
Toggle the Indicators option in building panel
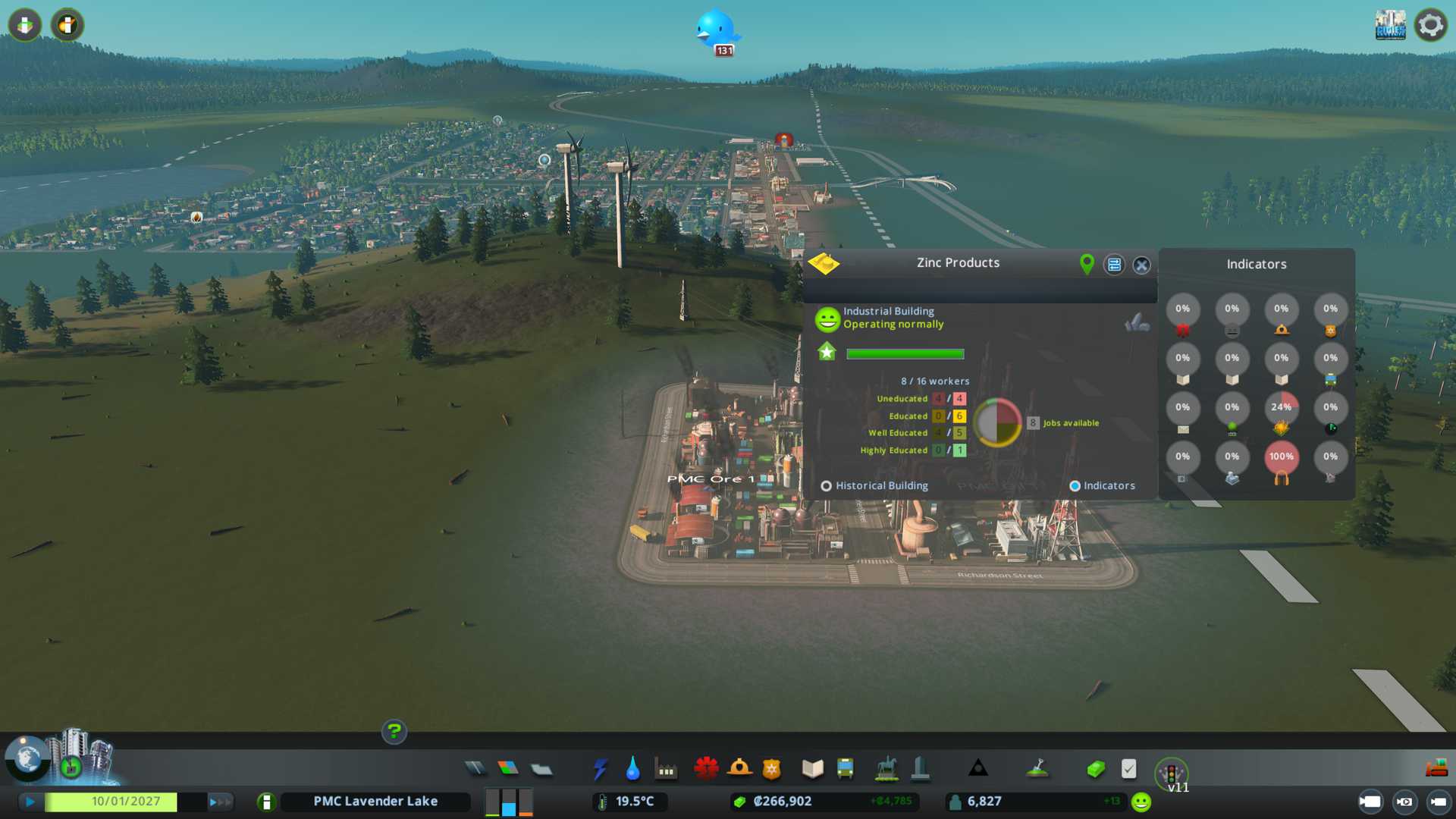point(1075,486)
